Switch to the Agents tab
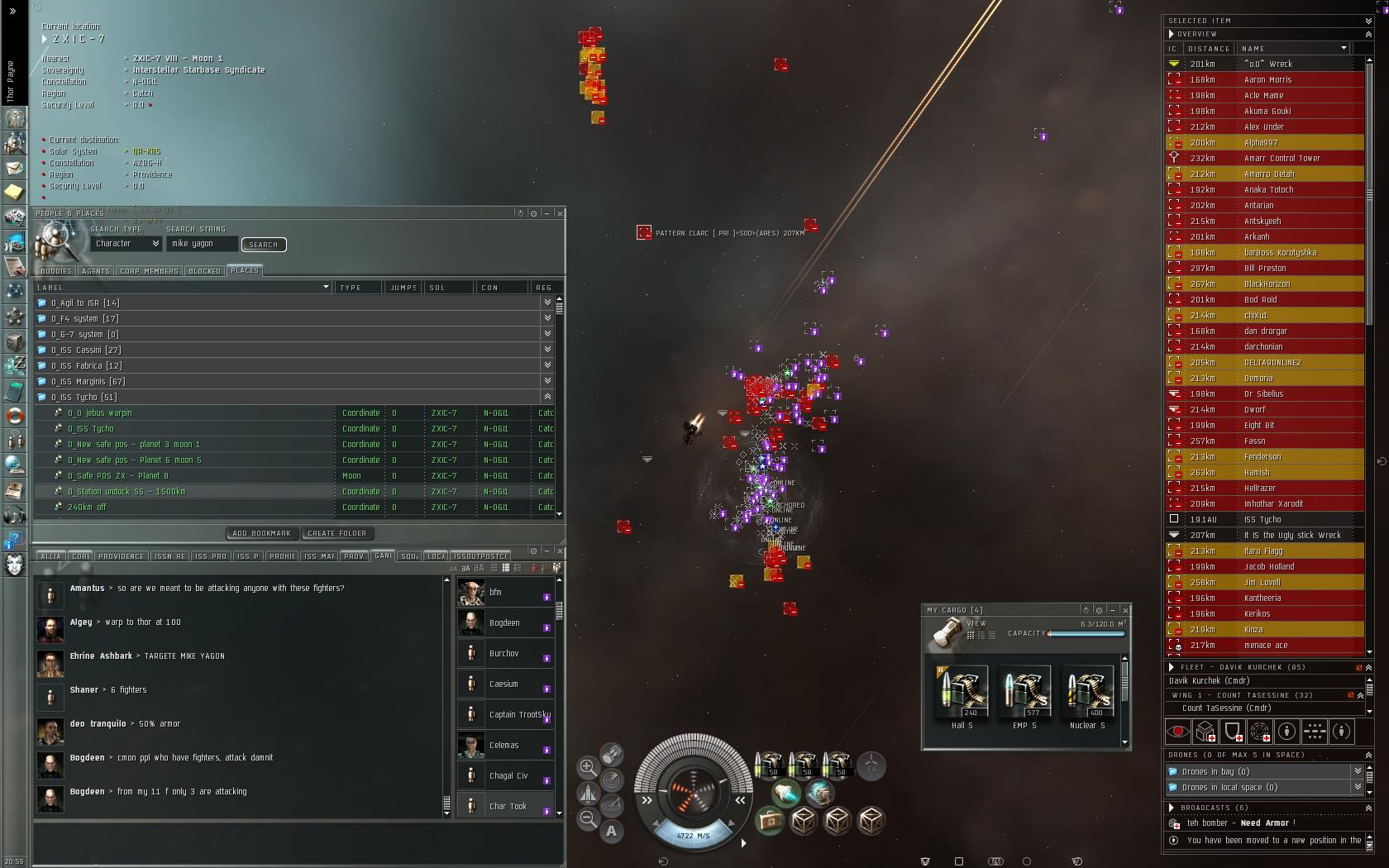Image resolution: width=1389 pixels, height=868 pixels. tap(96, 271)
